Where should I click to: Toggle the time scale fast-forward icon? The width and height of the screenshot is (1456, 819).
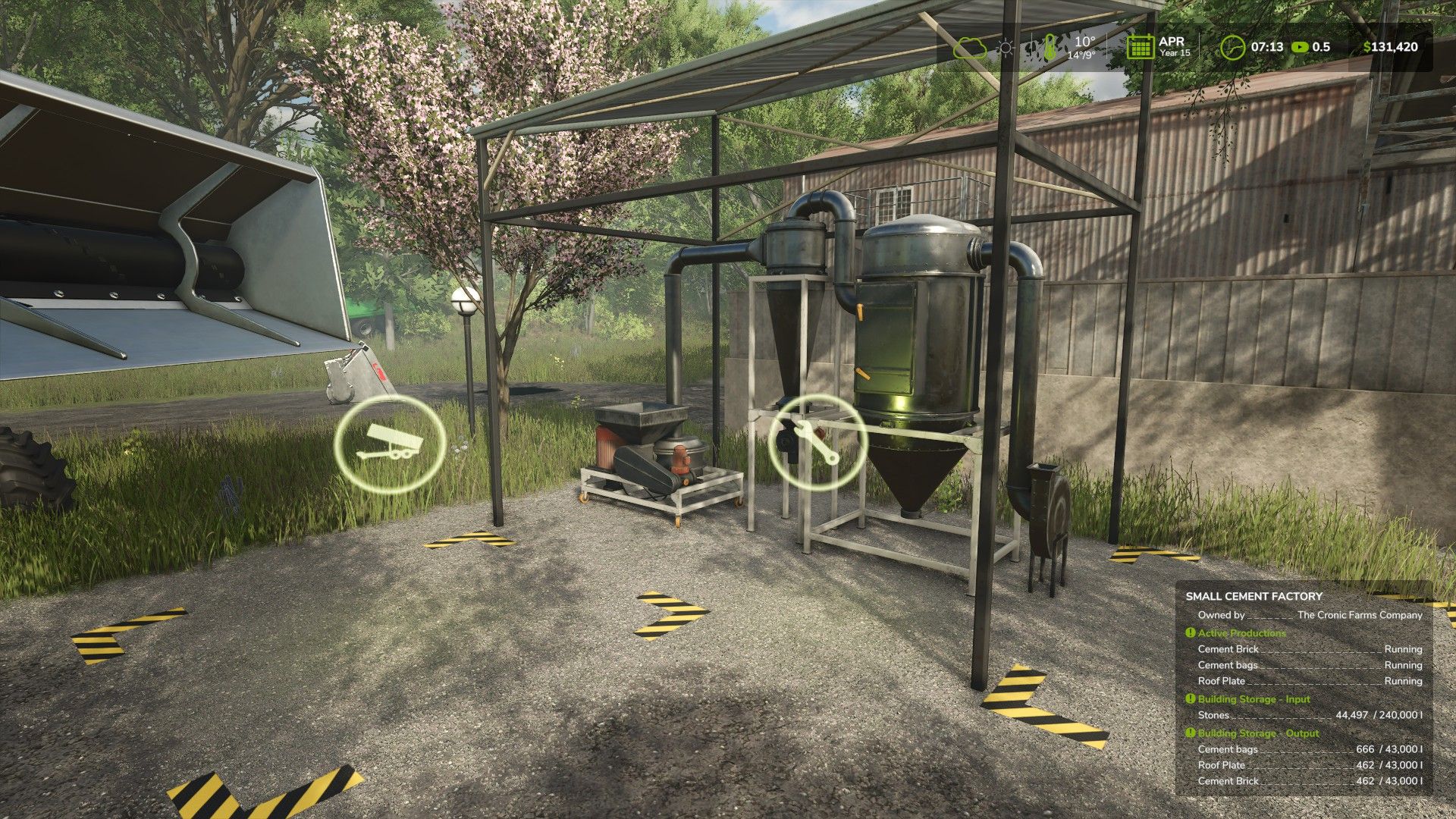click(x=1301, y=47)
